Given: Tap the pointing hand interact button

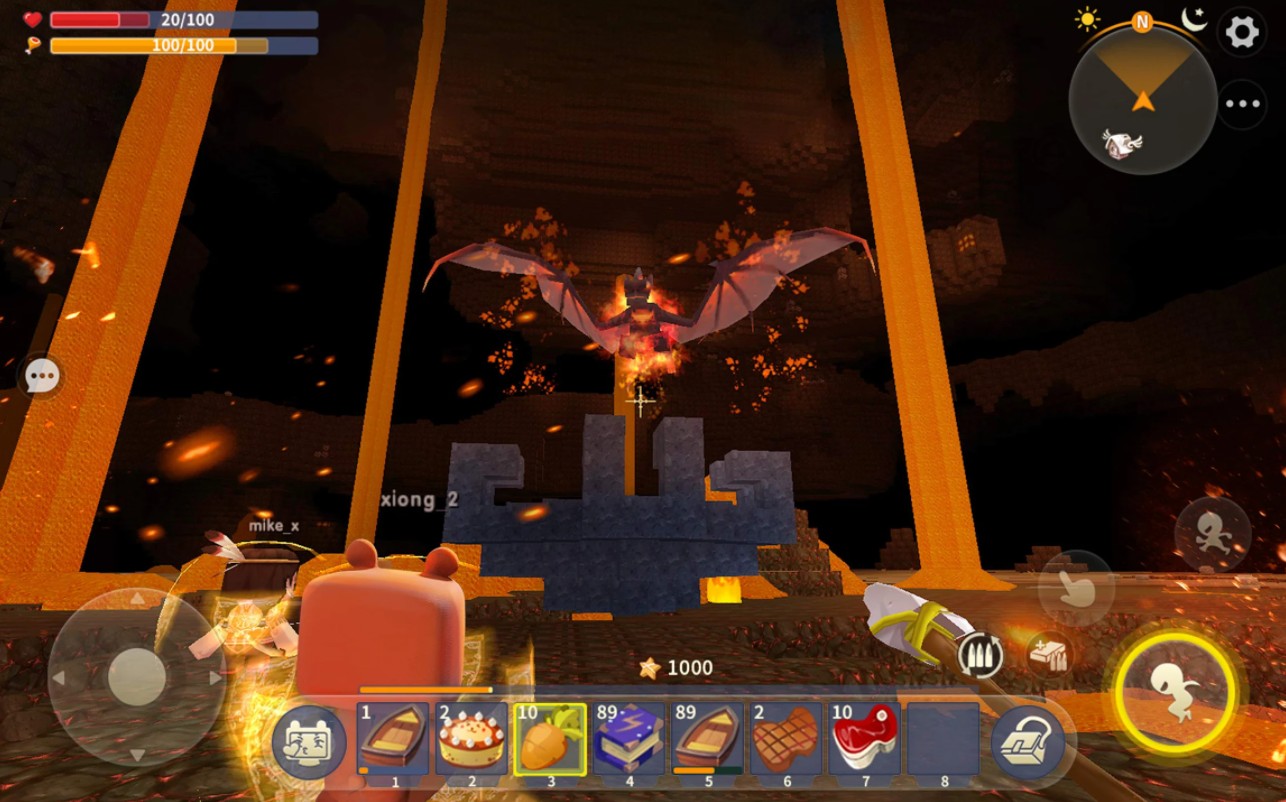Looking at the screenshot, I should 1076,588.
